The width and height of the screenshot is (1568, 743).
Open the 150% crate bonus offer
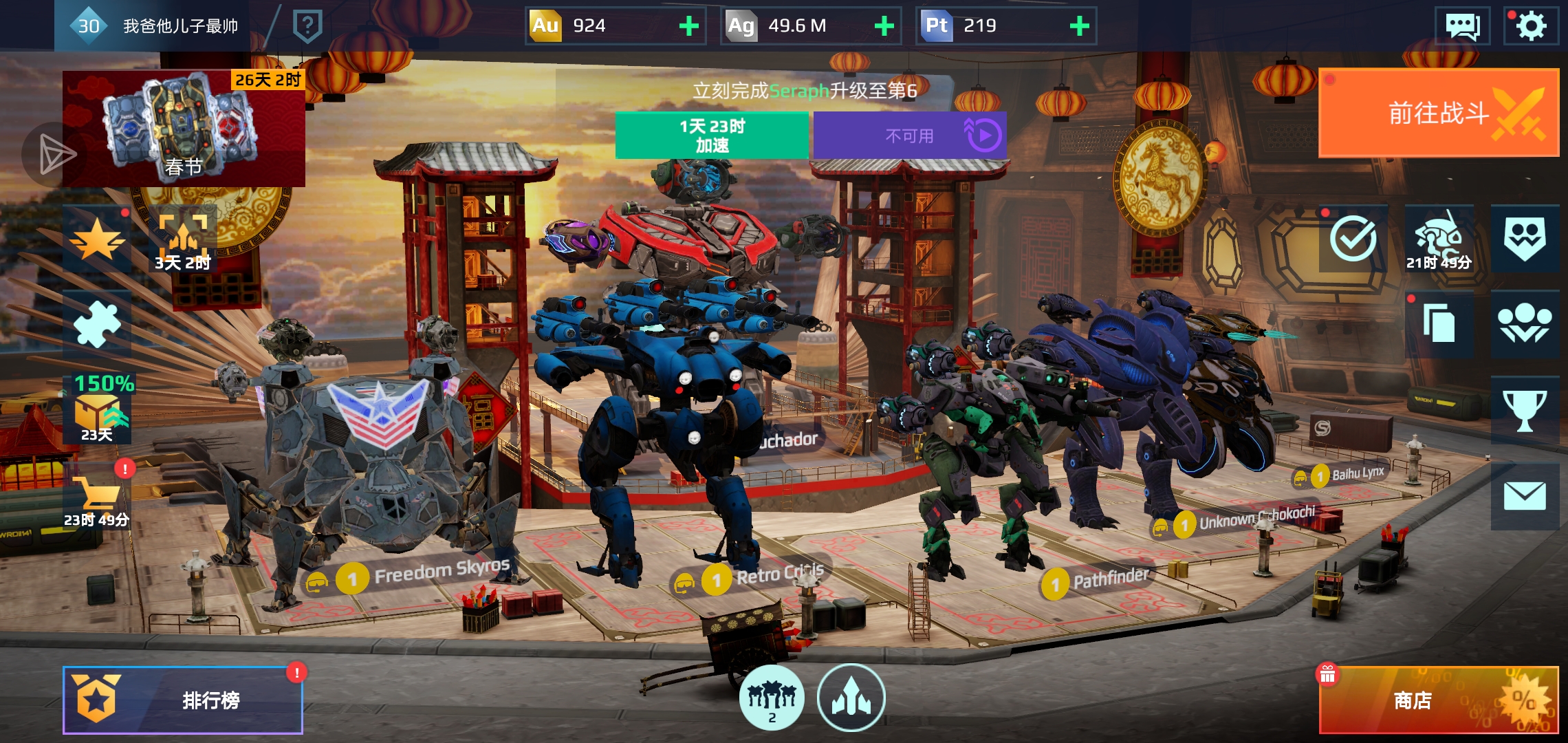pos(98,409)
